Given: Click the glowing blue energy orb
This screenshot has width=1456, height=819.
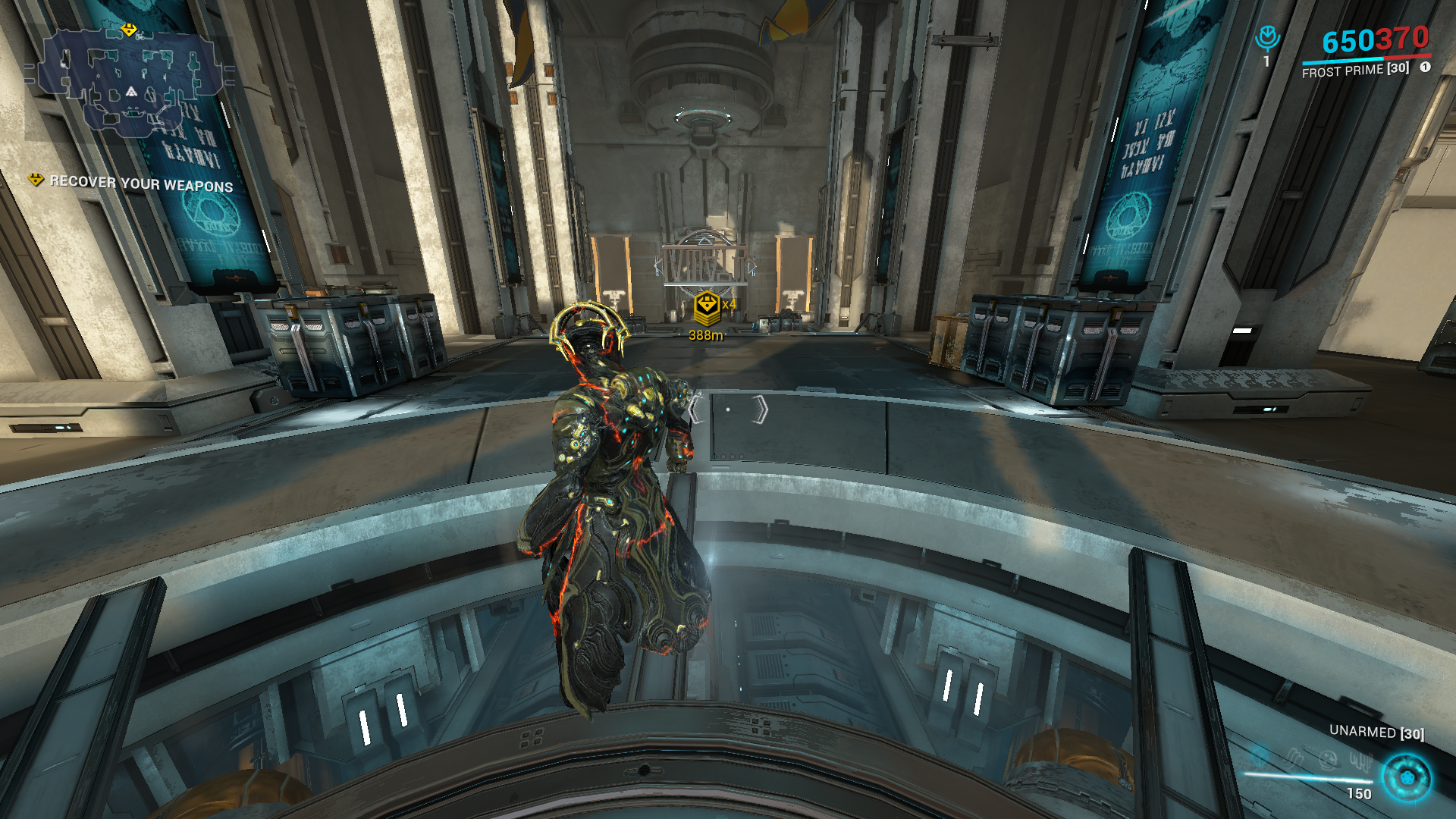Looking at the screenshot, I should pos(1407,777).
